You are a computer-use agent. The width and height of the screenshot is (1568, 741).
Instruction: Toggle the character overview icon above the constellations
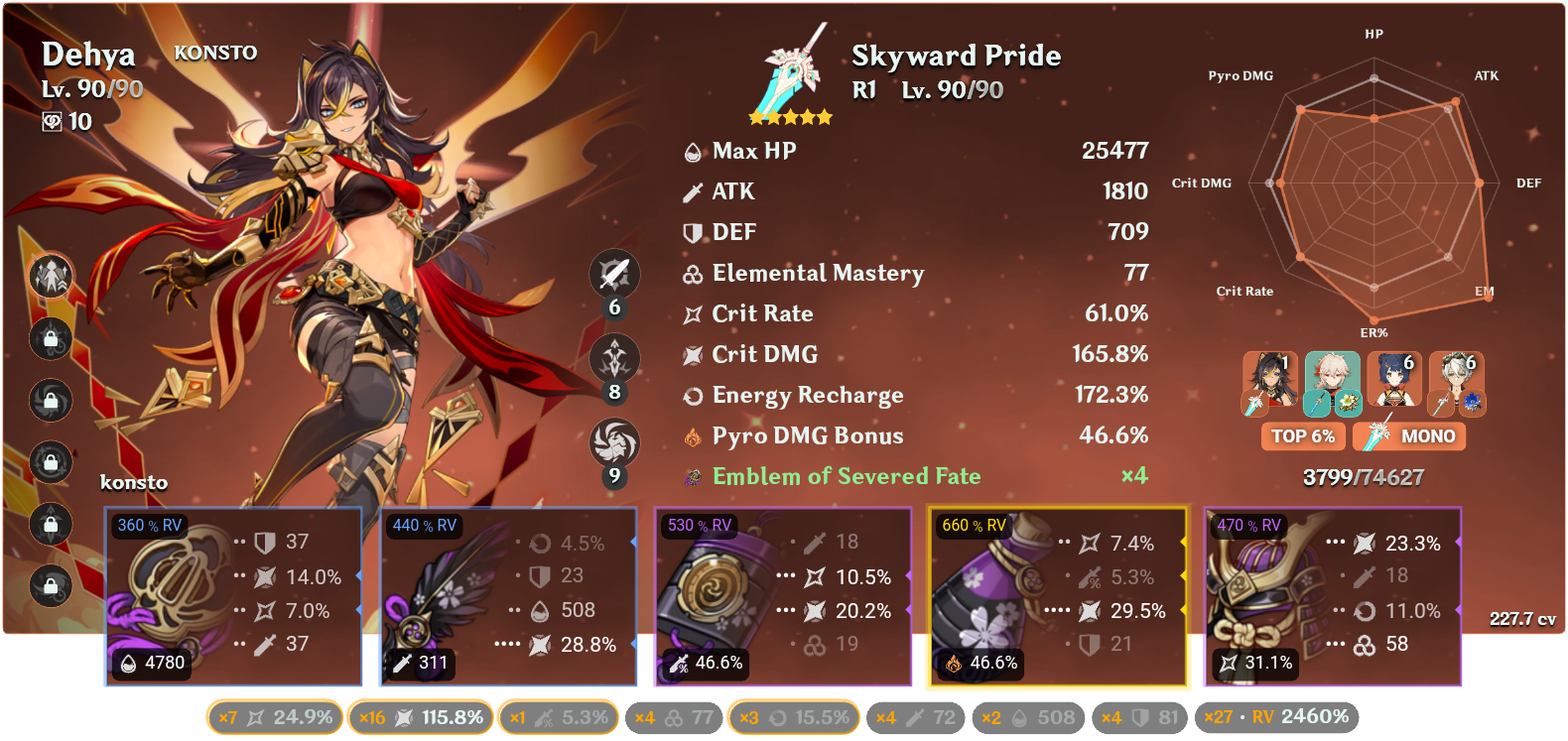pos(50,278)
